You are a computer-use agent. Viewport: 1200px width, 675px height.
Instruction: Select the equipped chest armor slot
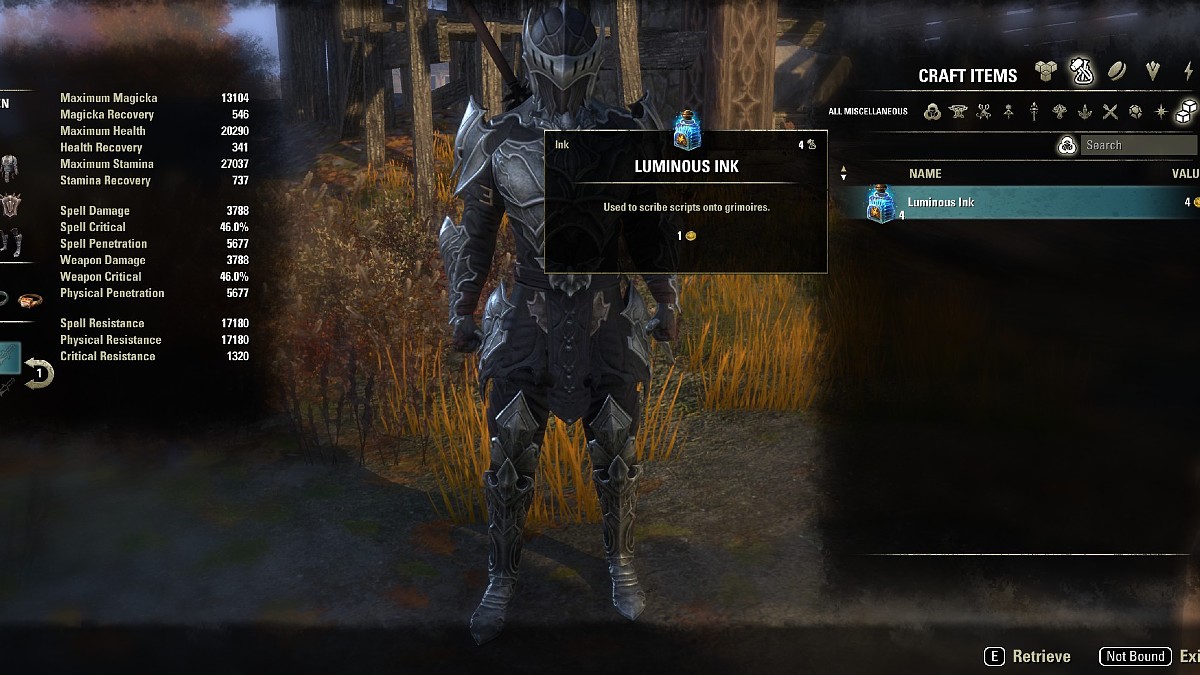[x=10, y=165]
